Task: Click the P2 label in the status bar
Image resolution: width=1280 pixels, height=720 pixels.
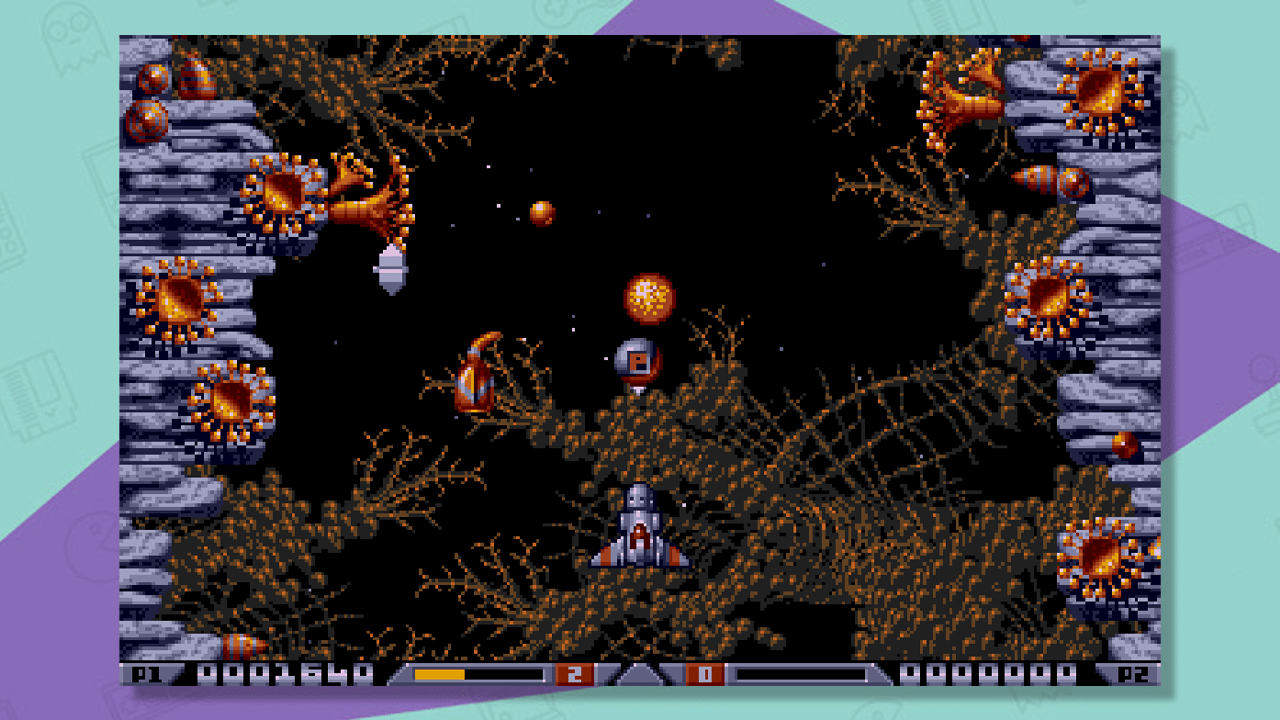Action: click(1135, 674)
